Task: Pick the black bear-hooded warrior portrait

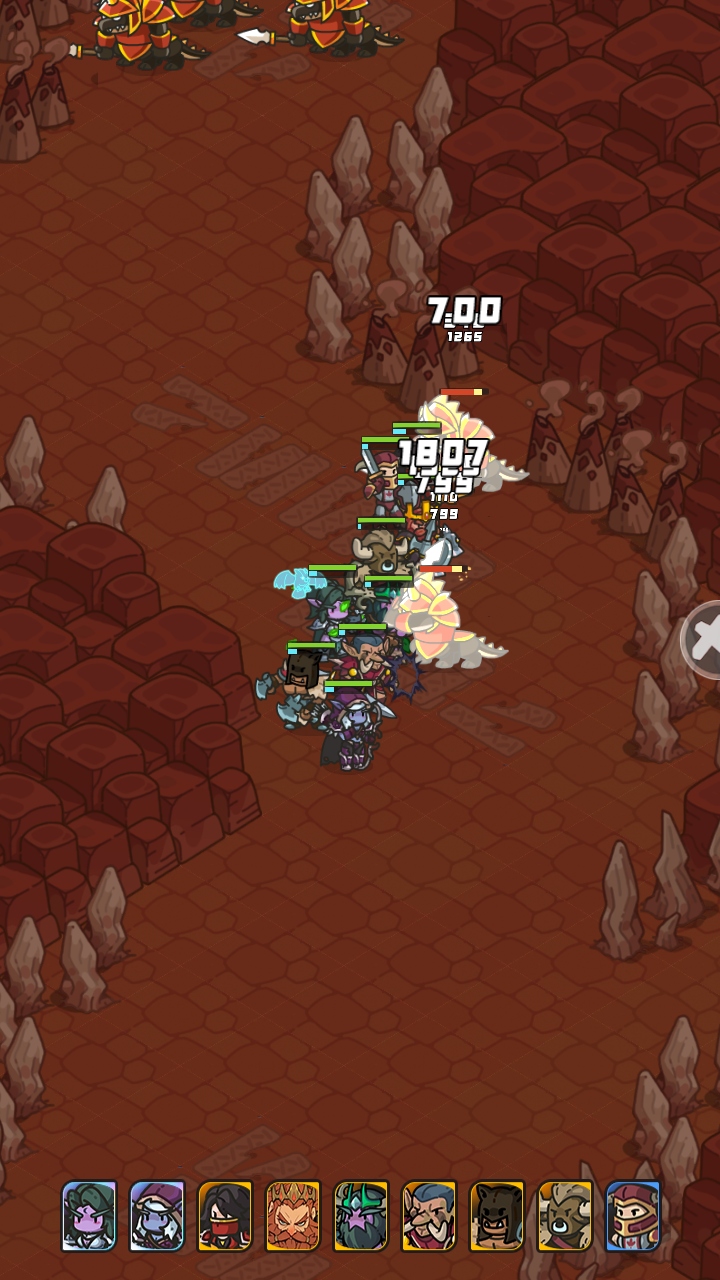Action: click(x=497, y=1215)
